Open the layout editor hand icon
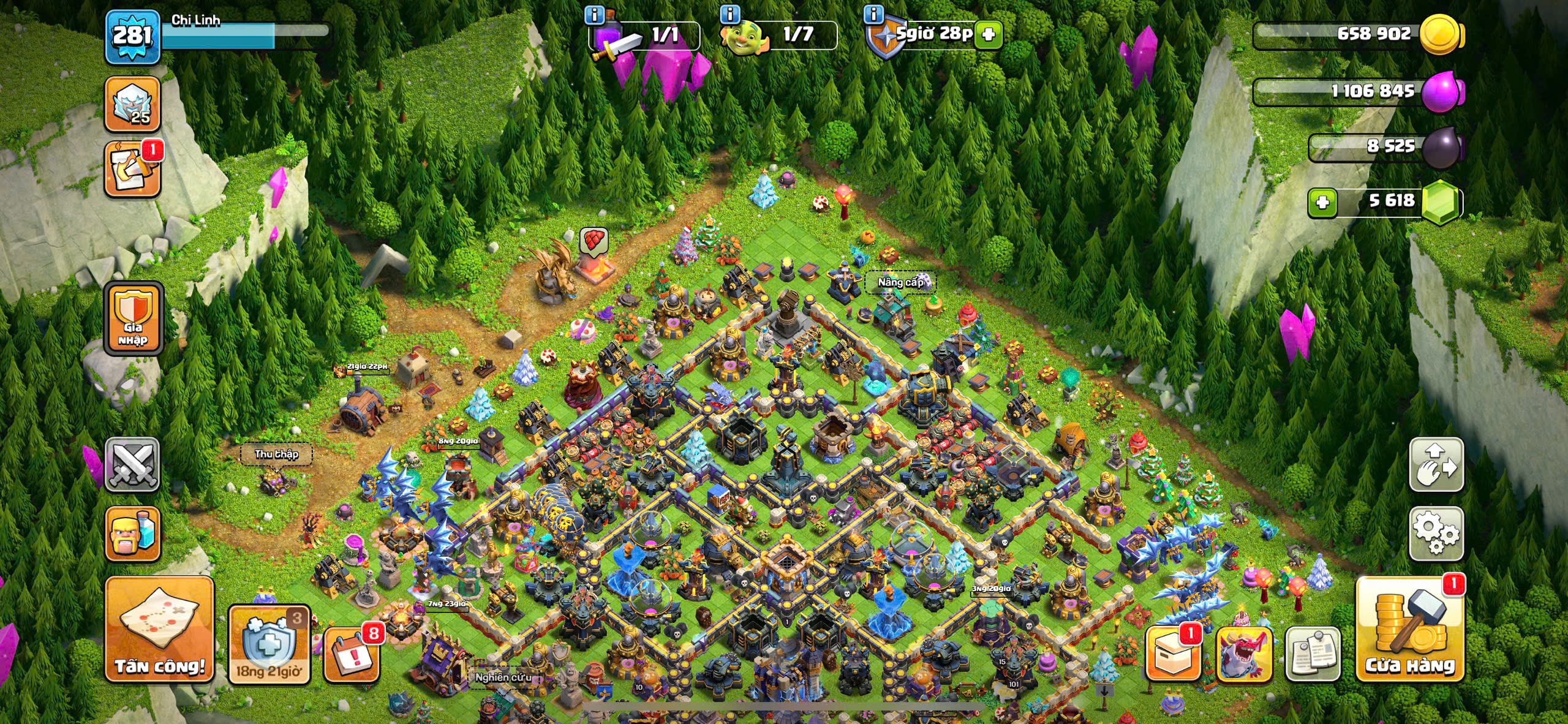This screenshot has width=1568, height=724. (1436, 464)
